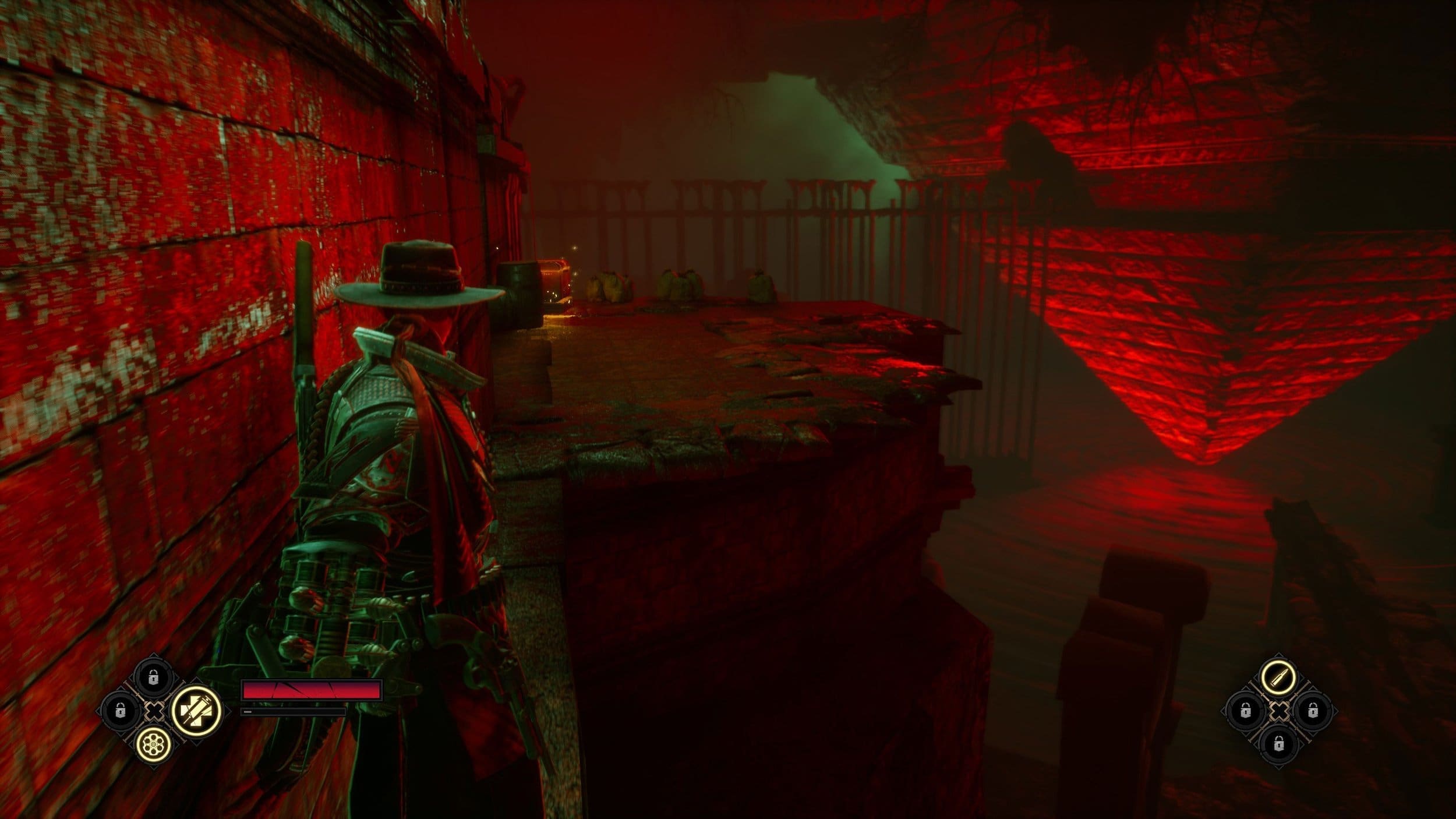Click the top locked slot on left diamond
The height and width of the screenshot is (819, 1456).
point(153,678)
